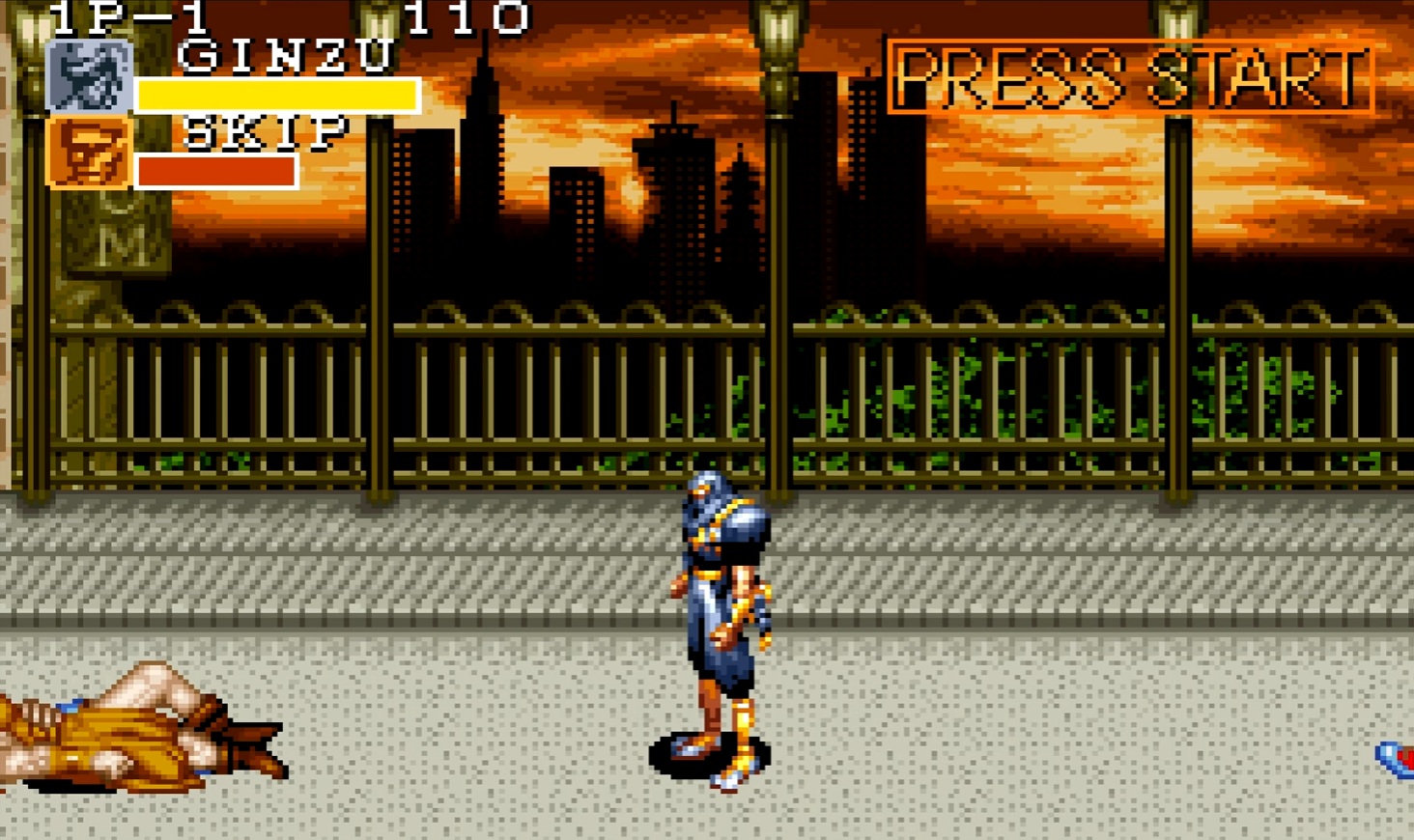Click Ginzu's yellow health bar
Viewport: 1414px width, 840px height.
275,95
